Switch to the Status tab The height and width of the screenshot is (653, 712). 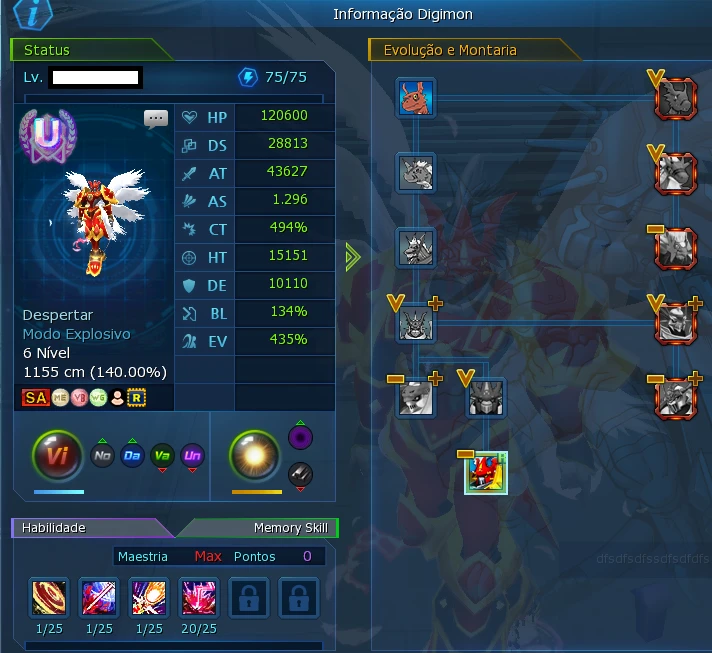tap(50, 49)
